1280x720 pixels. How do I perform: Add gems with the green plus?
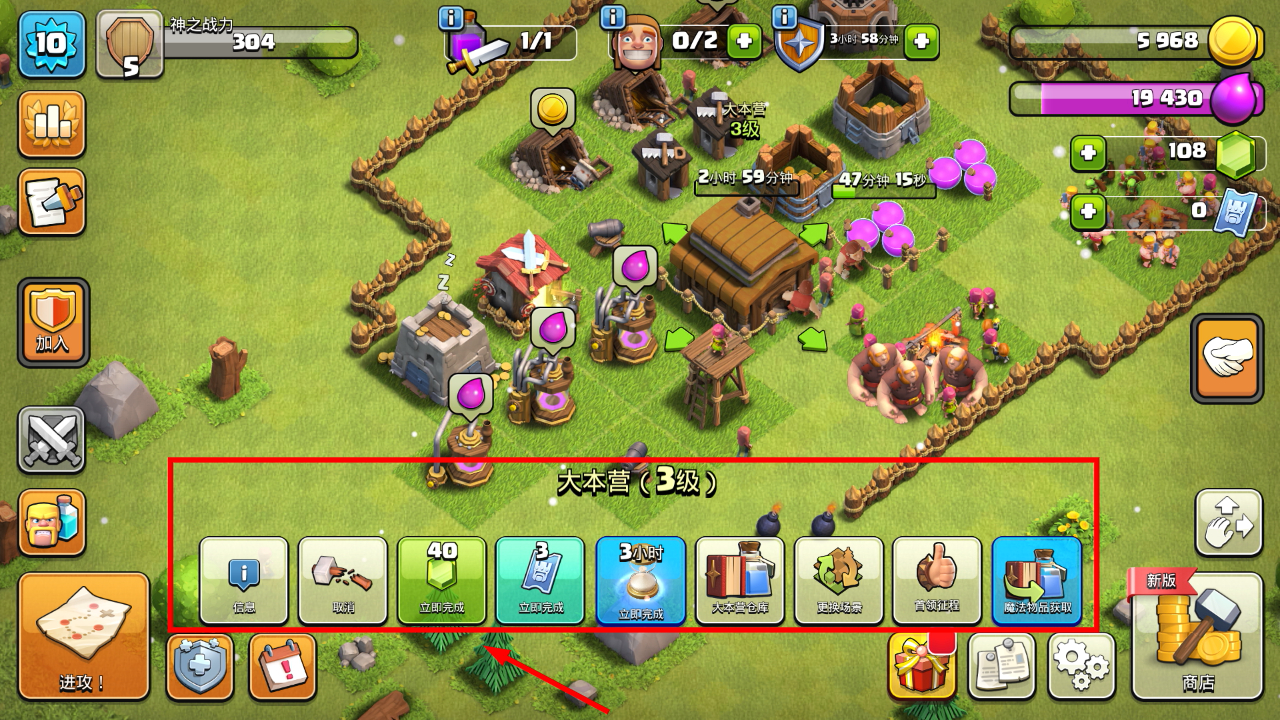pos(1088,154)
